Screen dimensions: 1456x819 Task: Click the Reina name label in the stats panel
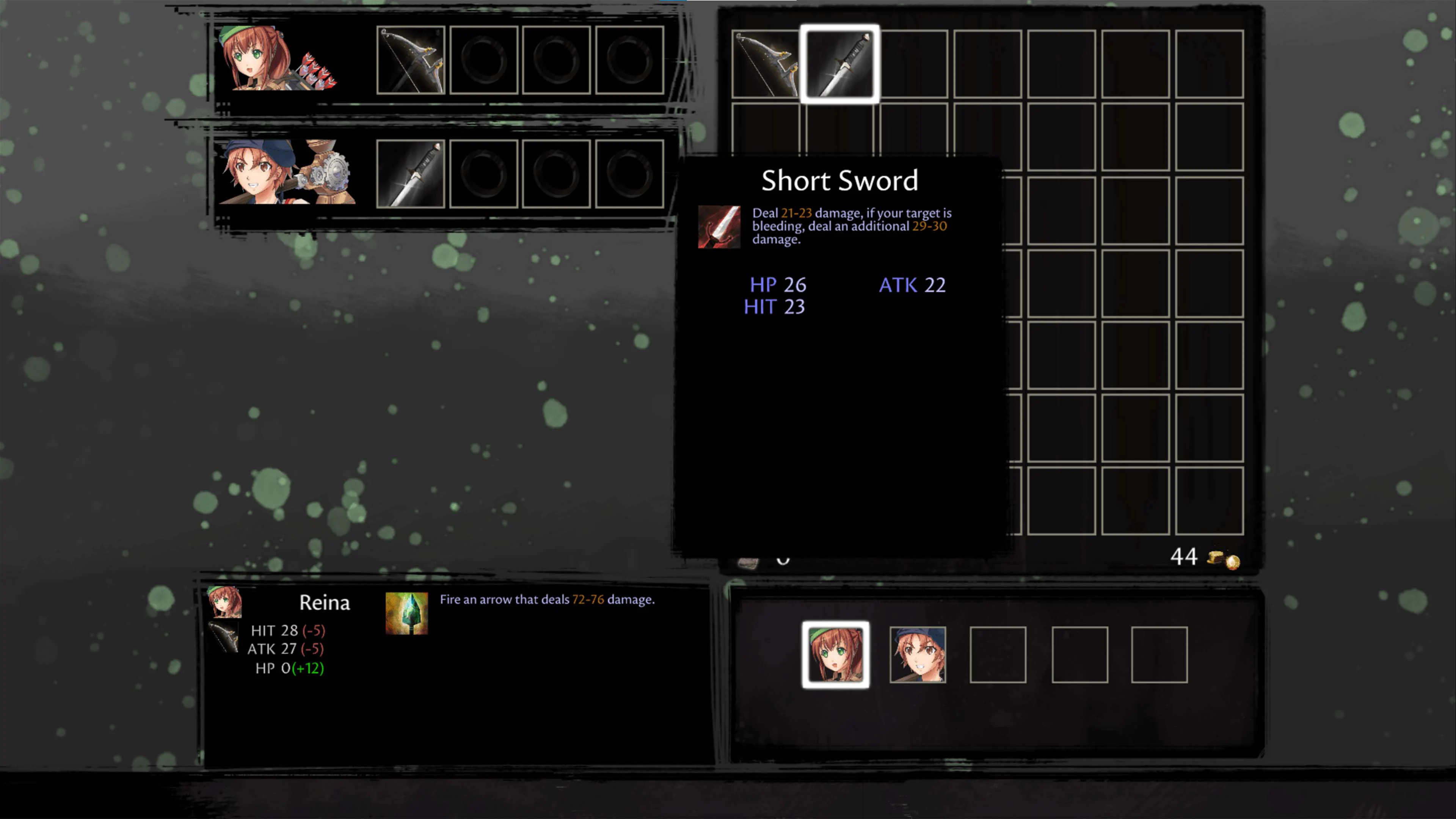[325, 602]
